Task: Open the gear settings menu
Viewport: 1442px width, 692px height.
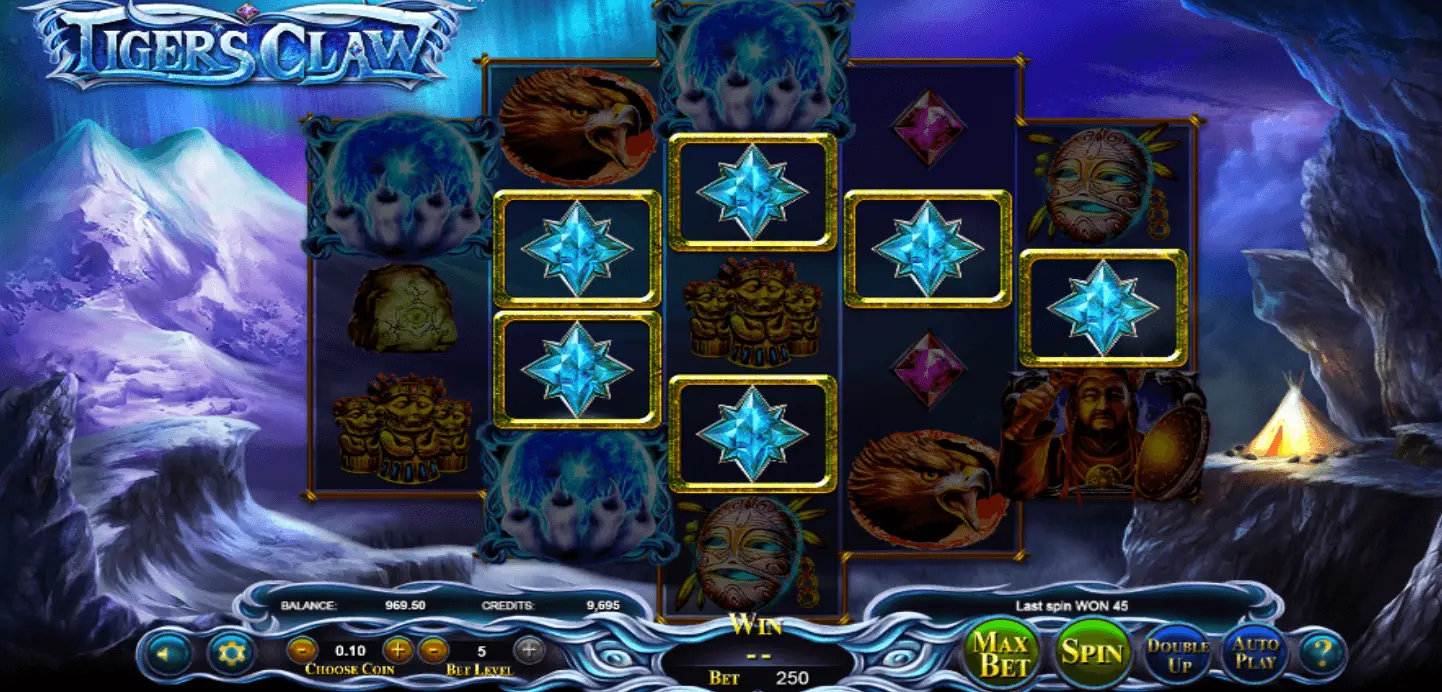Action: (x=232, y=655)
